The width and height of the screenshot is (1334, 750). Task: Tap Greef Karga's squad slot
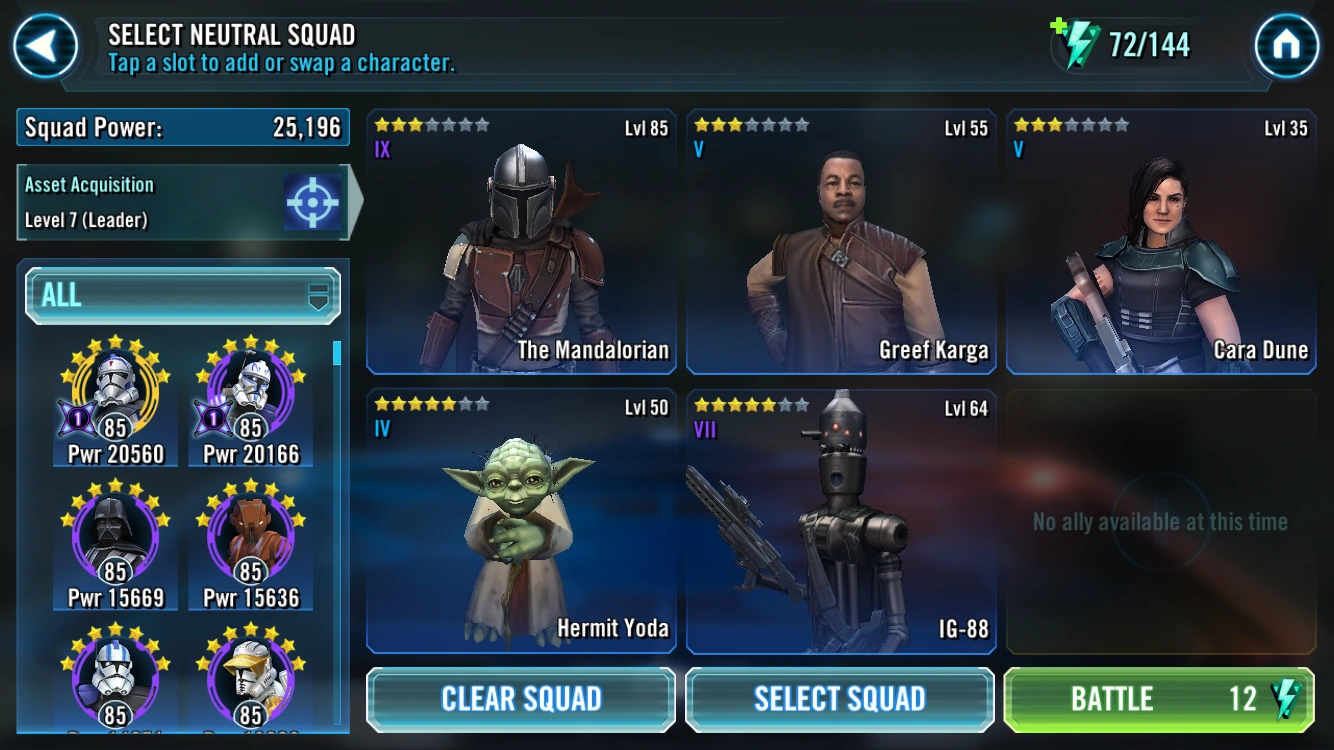840,240
